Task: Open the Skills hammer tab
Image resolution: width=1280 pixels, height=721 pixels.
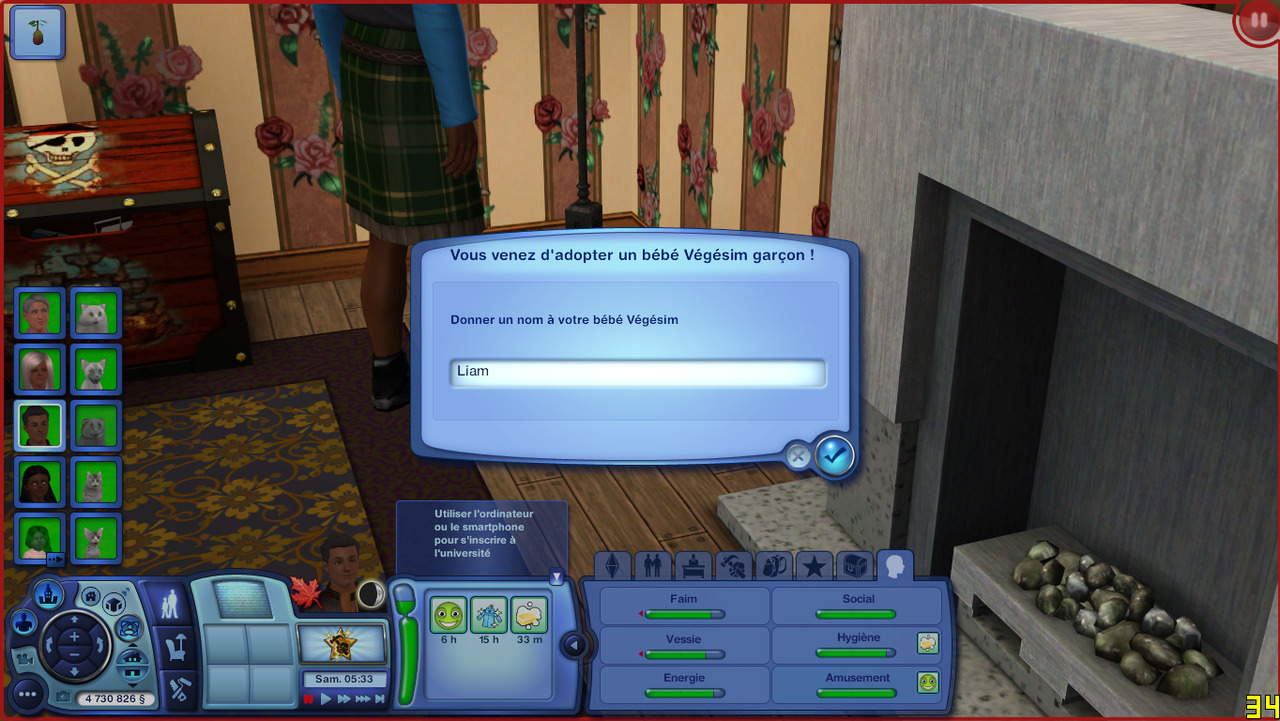Action: [733, 567]
